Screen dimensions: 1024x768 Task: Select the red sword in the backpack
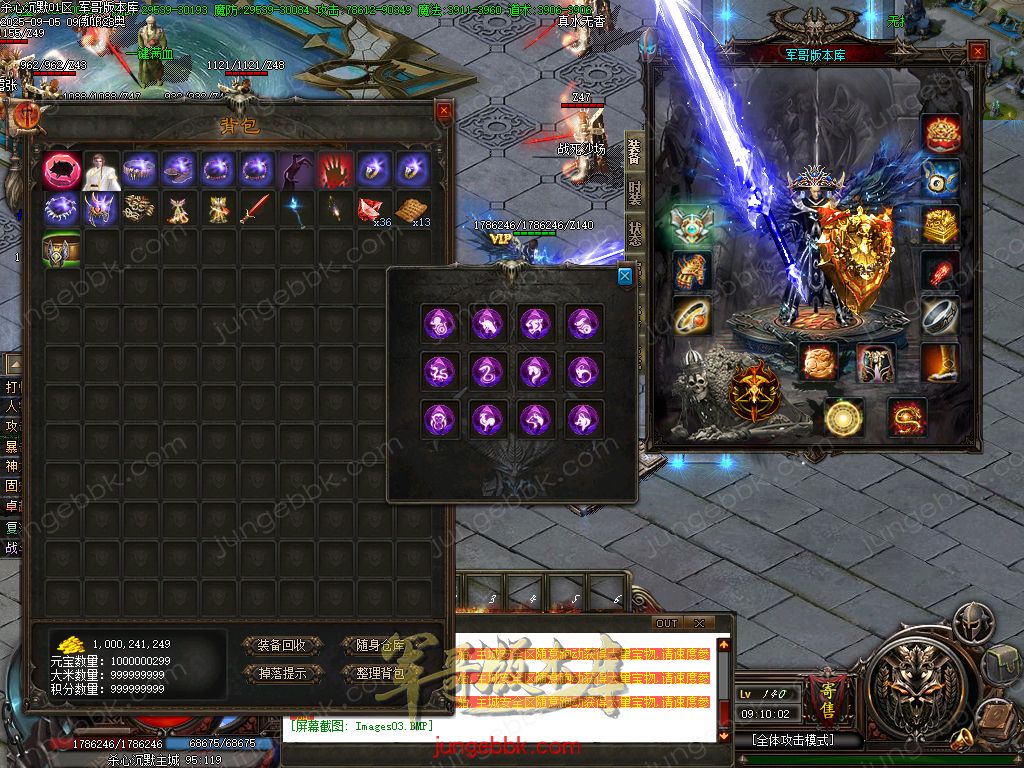(x=257, y=210)
